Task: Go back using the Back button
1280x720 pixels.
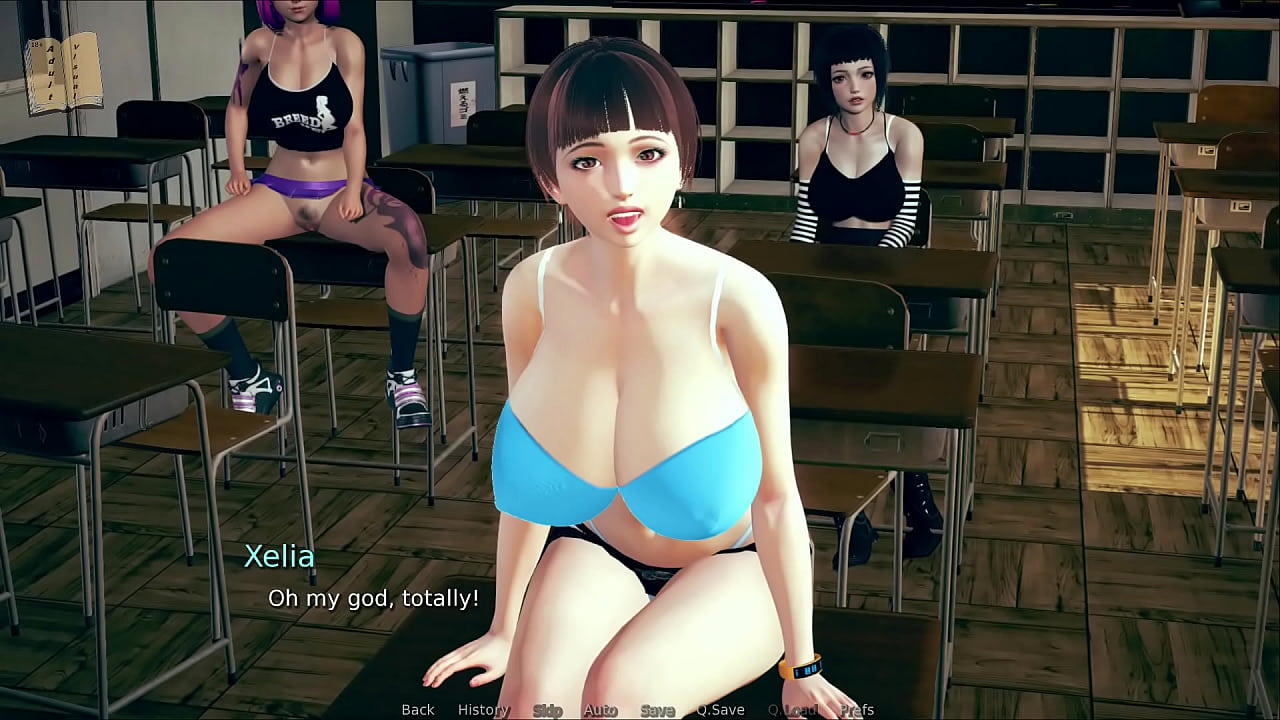Action: click(x=418, y=710)
